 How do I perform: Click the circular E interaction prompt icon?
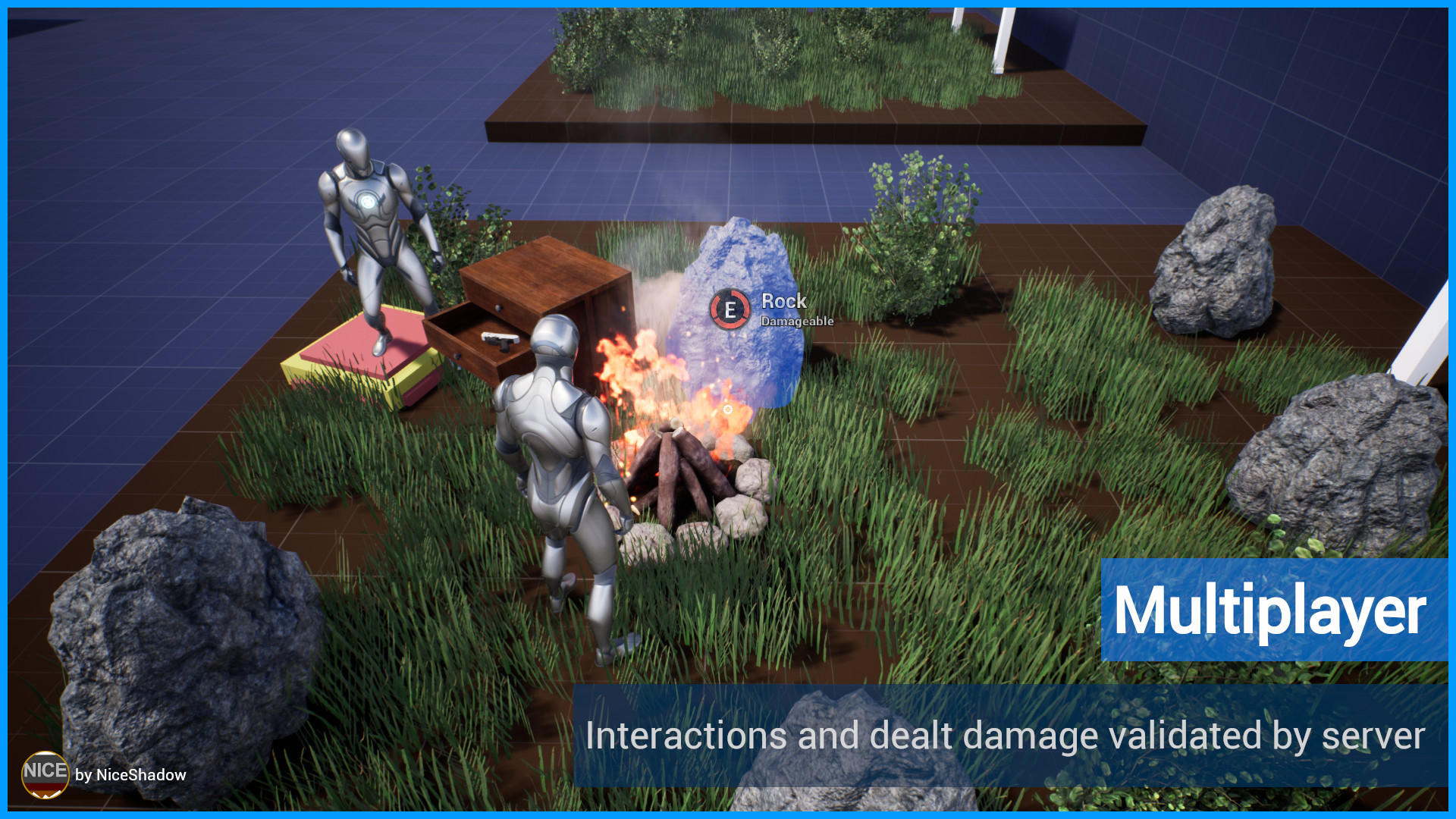point(730,309)
